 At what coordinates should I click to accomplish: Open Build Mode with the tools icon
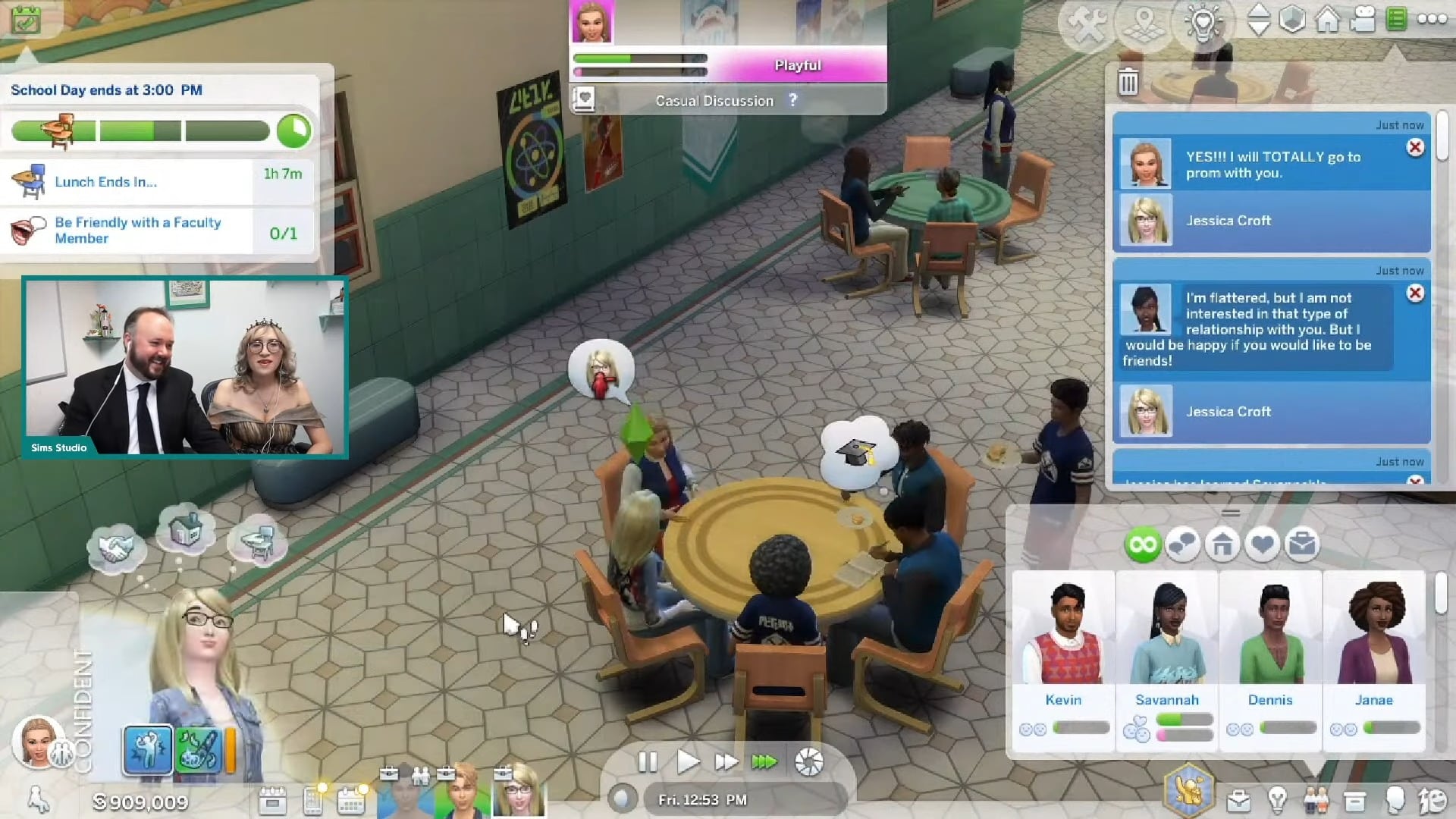point(1087,23)
